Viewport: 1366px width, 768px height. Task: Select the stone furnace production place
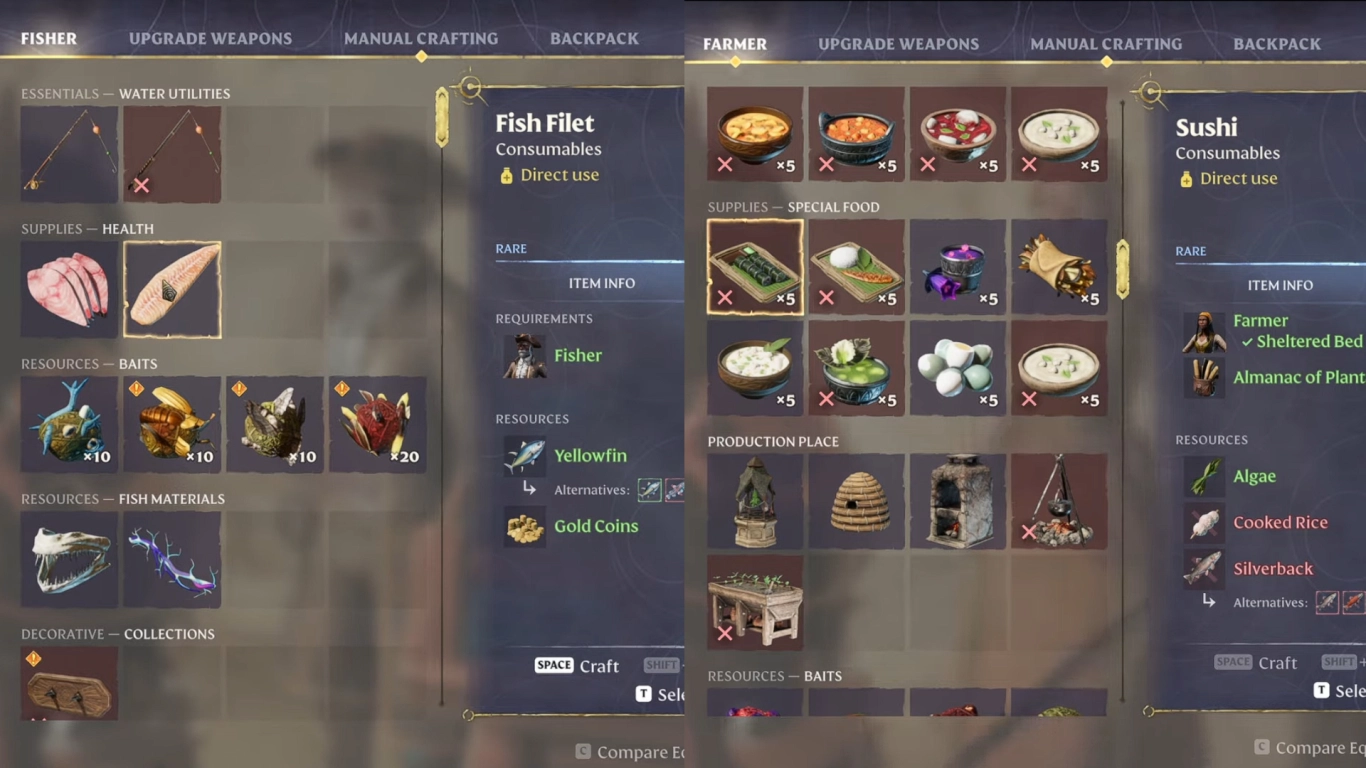958,501
